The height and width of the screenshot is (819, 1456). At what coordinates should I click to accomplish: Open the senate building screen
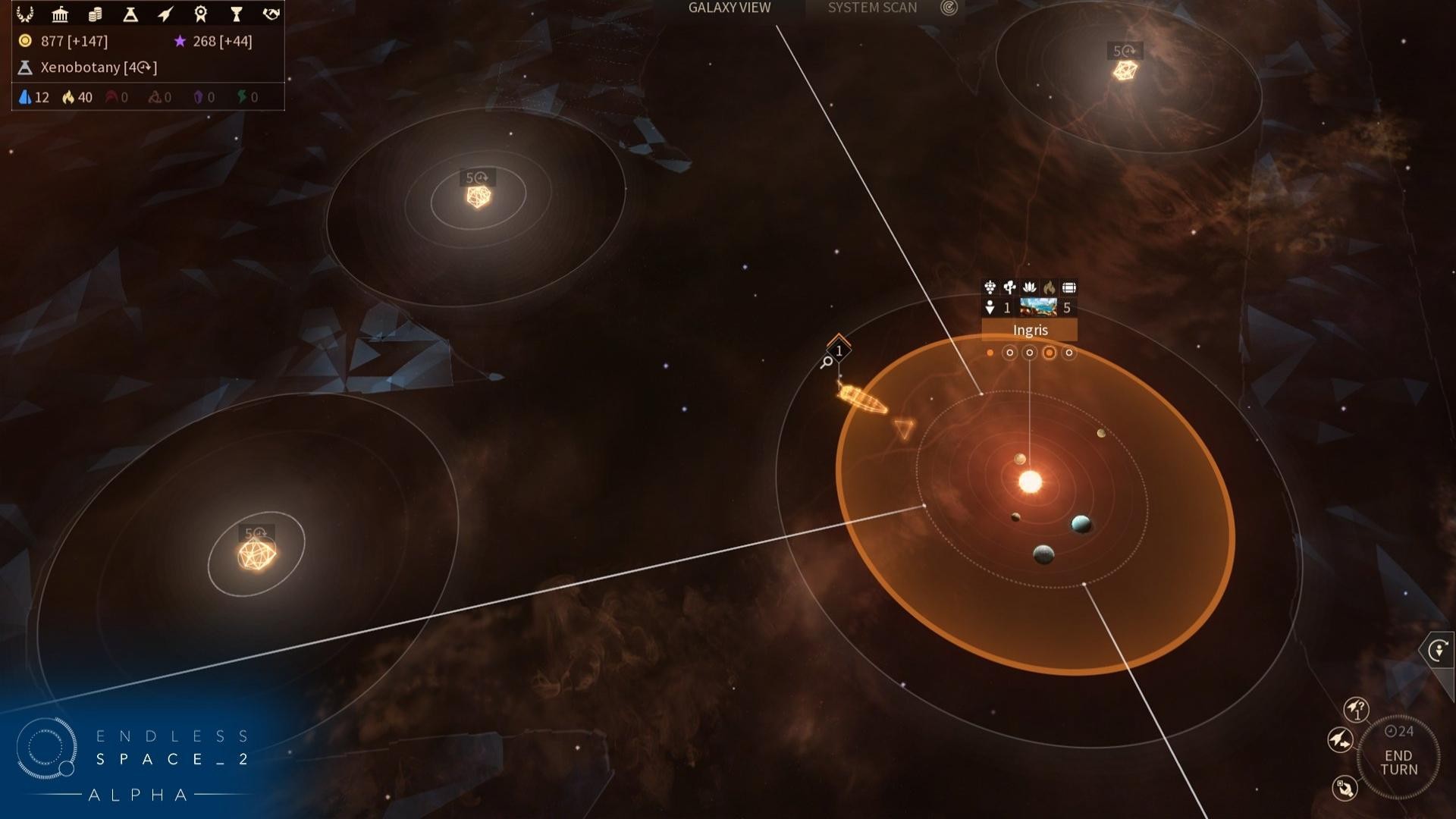60,14
